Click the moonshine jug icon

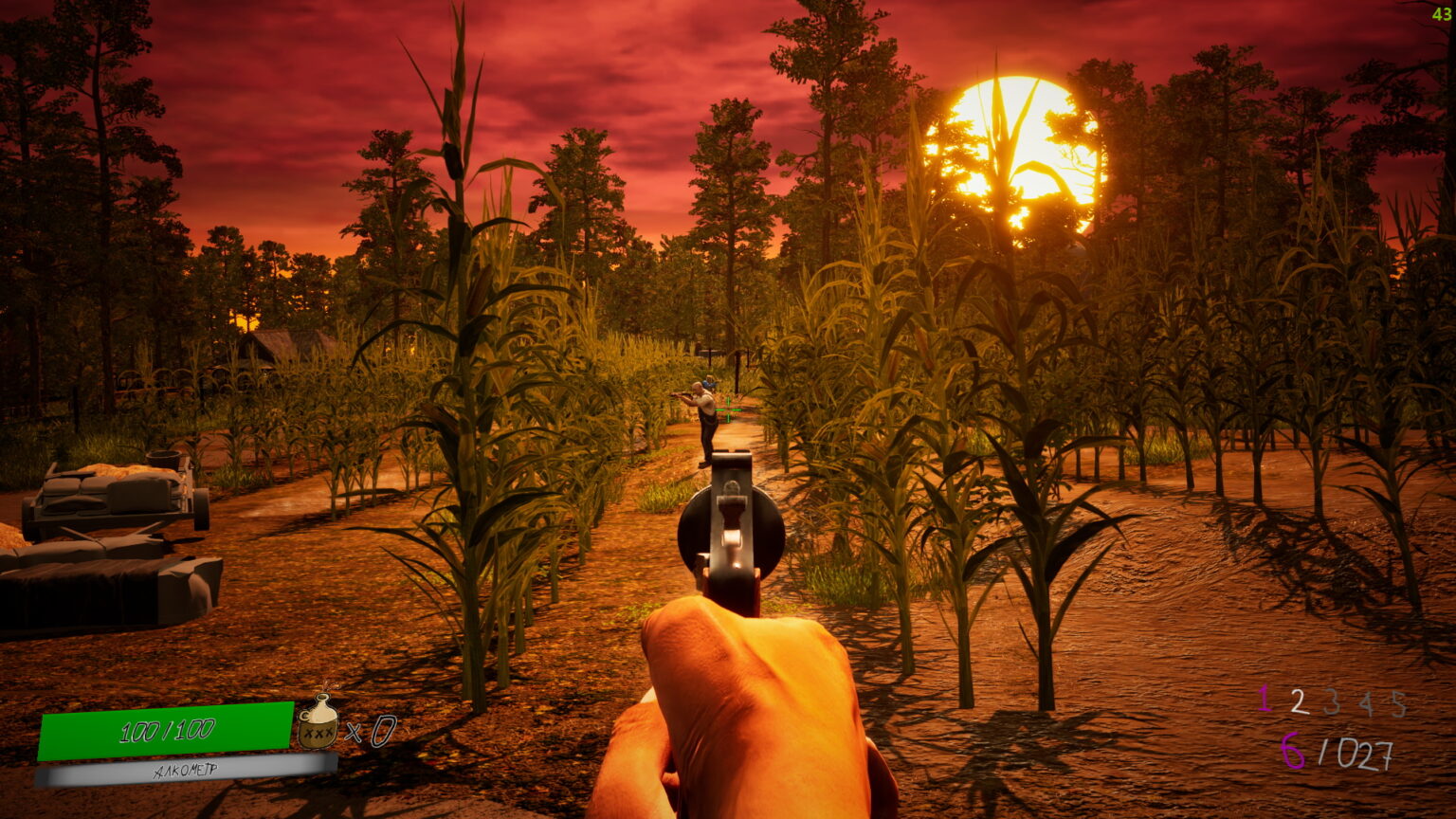click(318, 722)
